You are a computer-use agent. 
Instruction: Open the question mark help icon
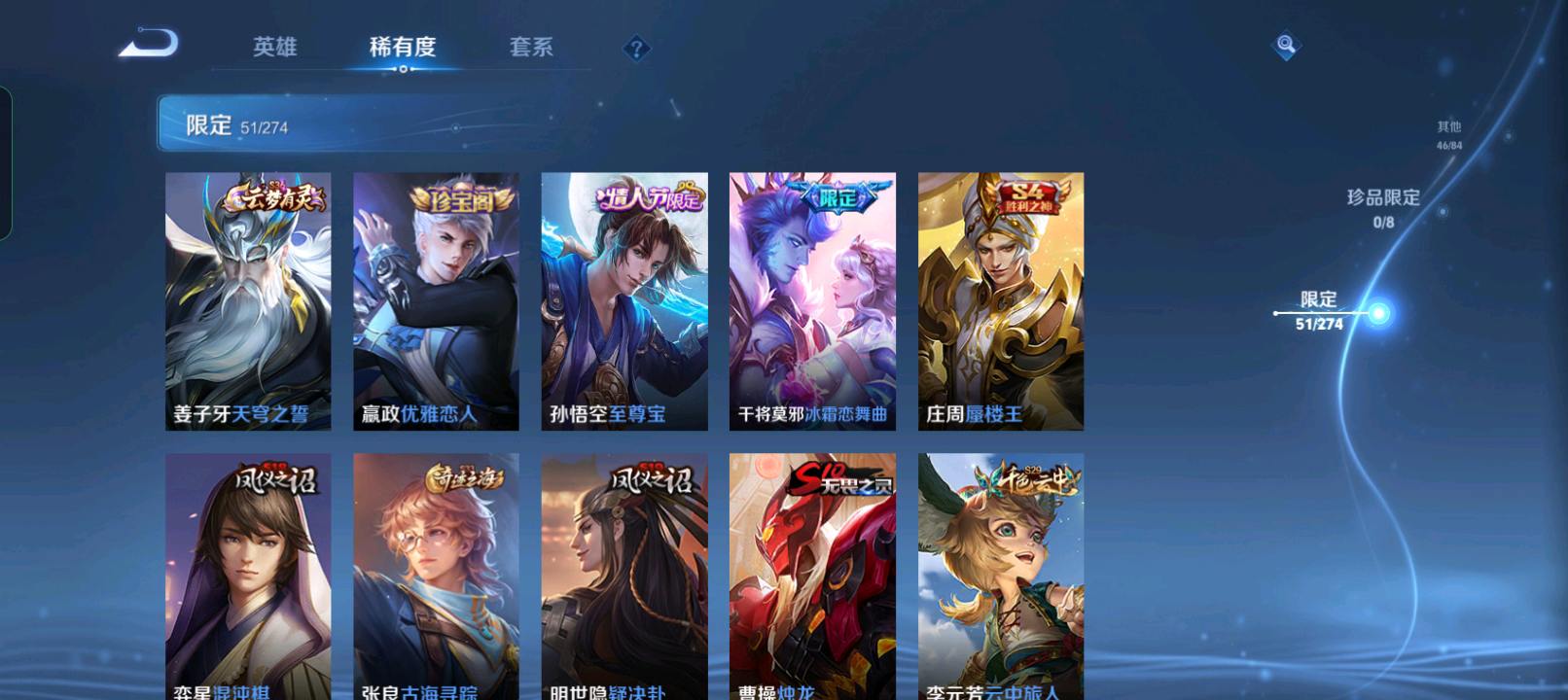[x=636, y=48]
